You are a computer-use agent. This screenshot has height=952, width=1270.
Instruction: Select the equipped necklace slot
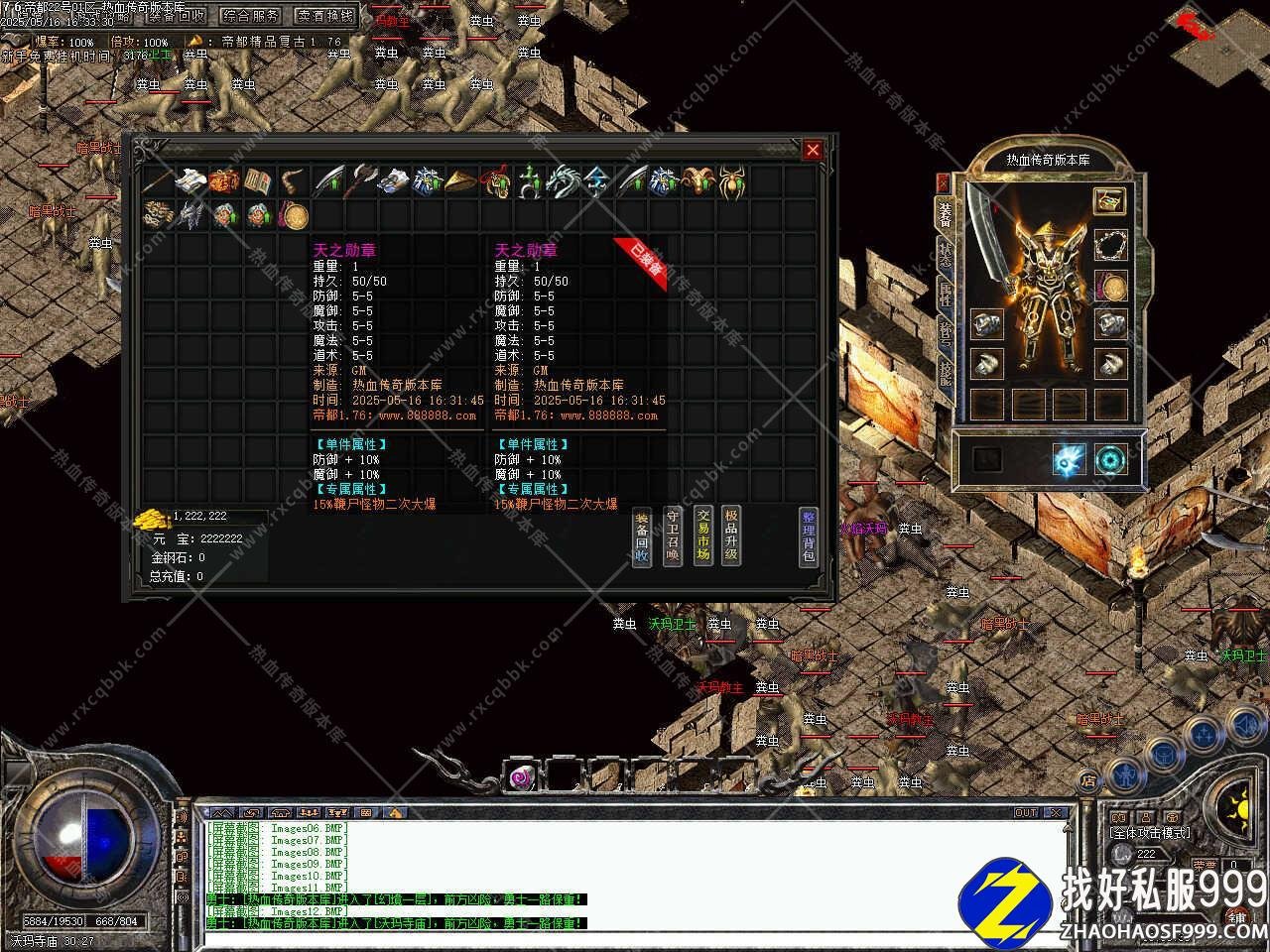click(x=1110, y=244)
